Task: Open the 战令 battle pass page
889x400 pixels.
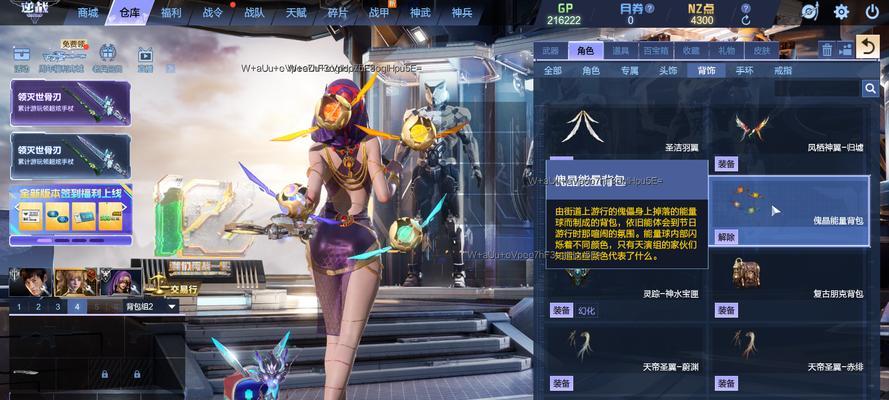Action: coord(212,13)
